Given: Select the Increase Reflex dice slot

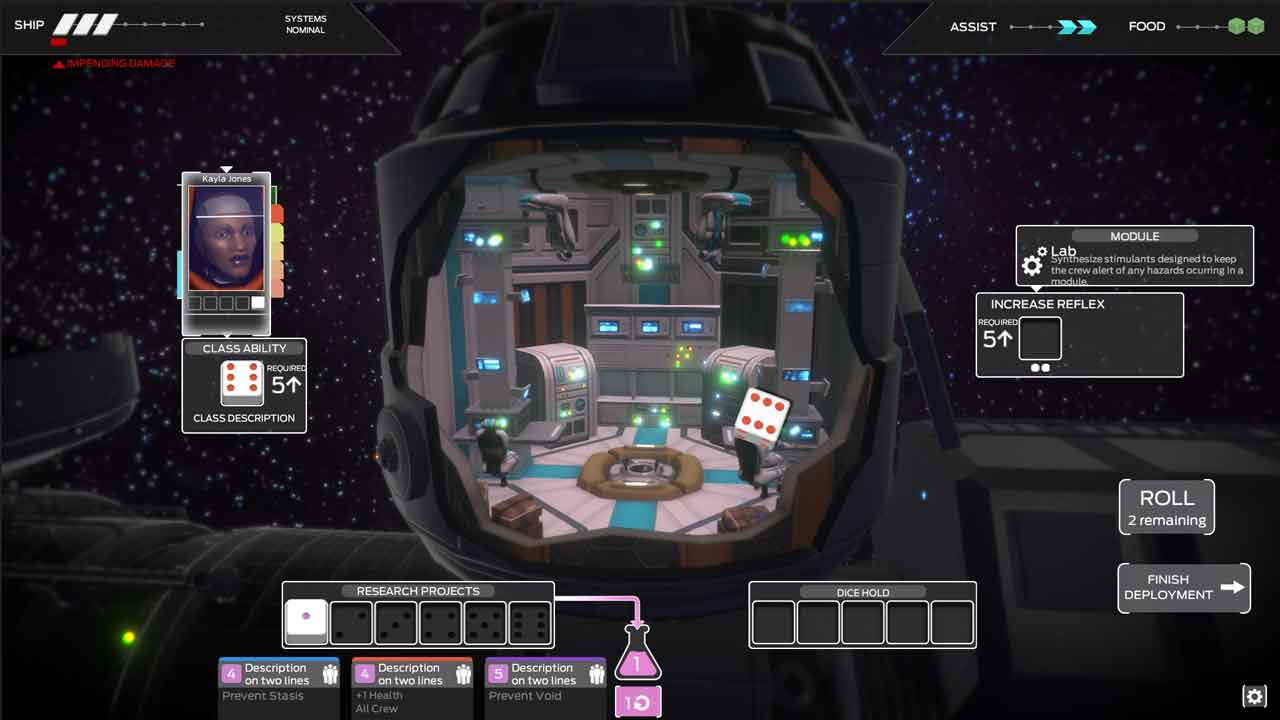Looking at the screenshot, I should 1040,339.
